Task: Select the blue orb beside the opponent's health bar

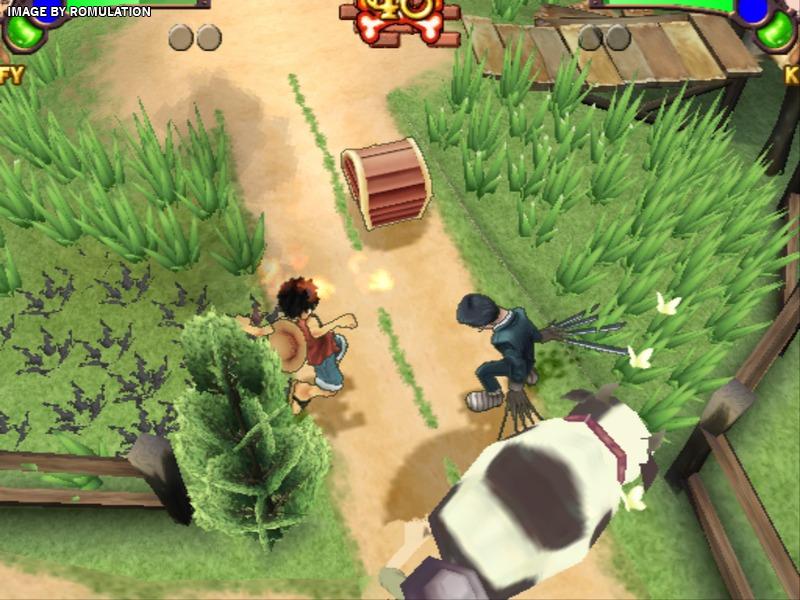Action: (753, 9)
